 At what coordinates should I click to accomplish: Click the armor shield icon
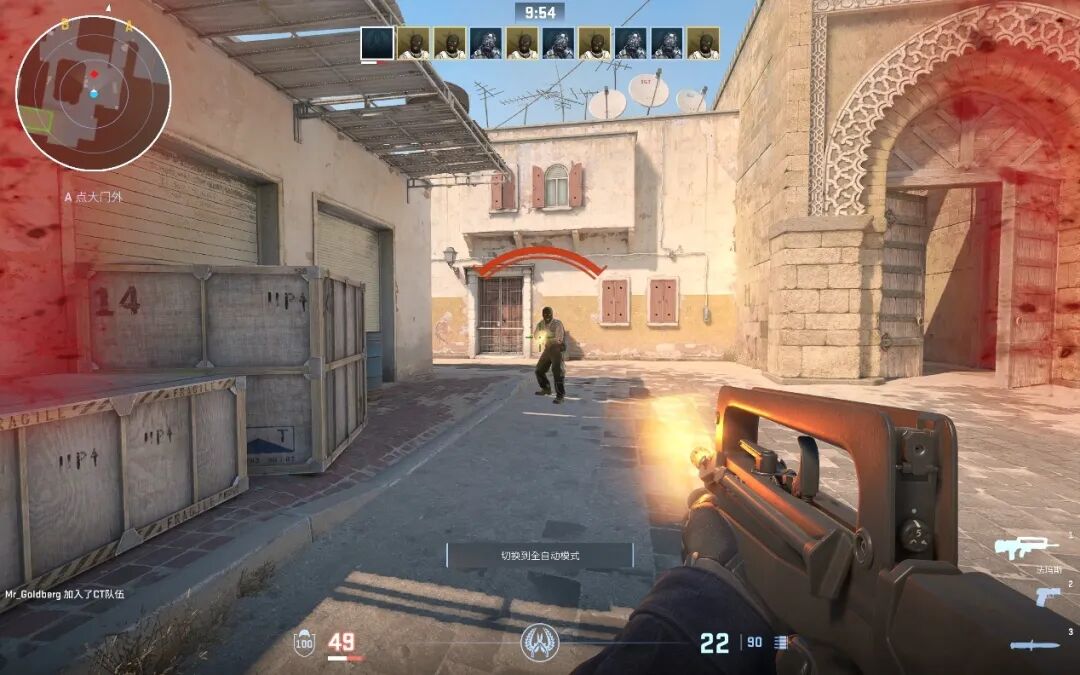point(303,642)
